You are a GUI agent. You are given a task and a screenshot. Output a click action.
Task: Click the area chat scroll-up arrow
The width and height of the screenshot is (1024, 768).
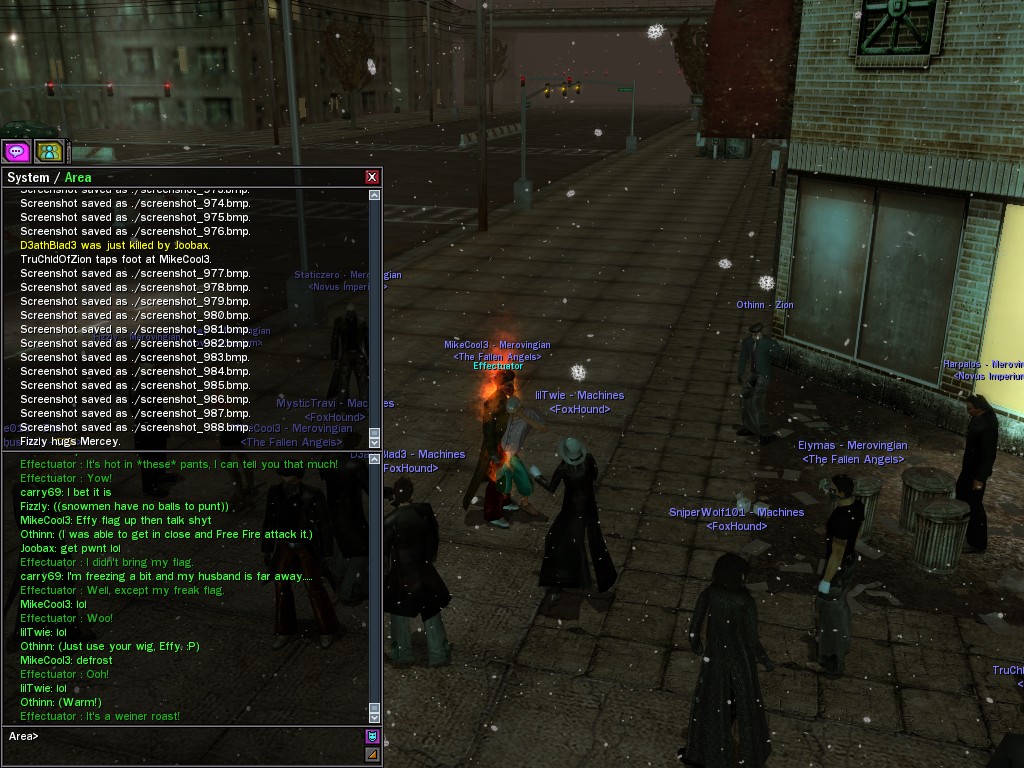tap(375, 460)
